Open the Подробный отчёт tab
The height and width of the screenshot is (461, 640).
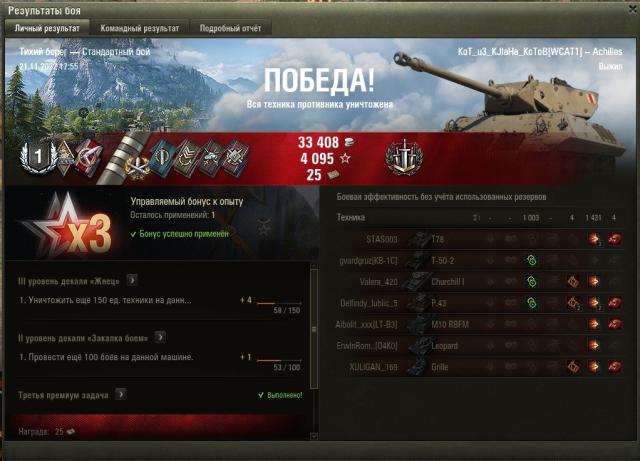[x=229, y=28]
